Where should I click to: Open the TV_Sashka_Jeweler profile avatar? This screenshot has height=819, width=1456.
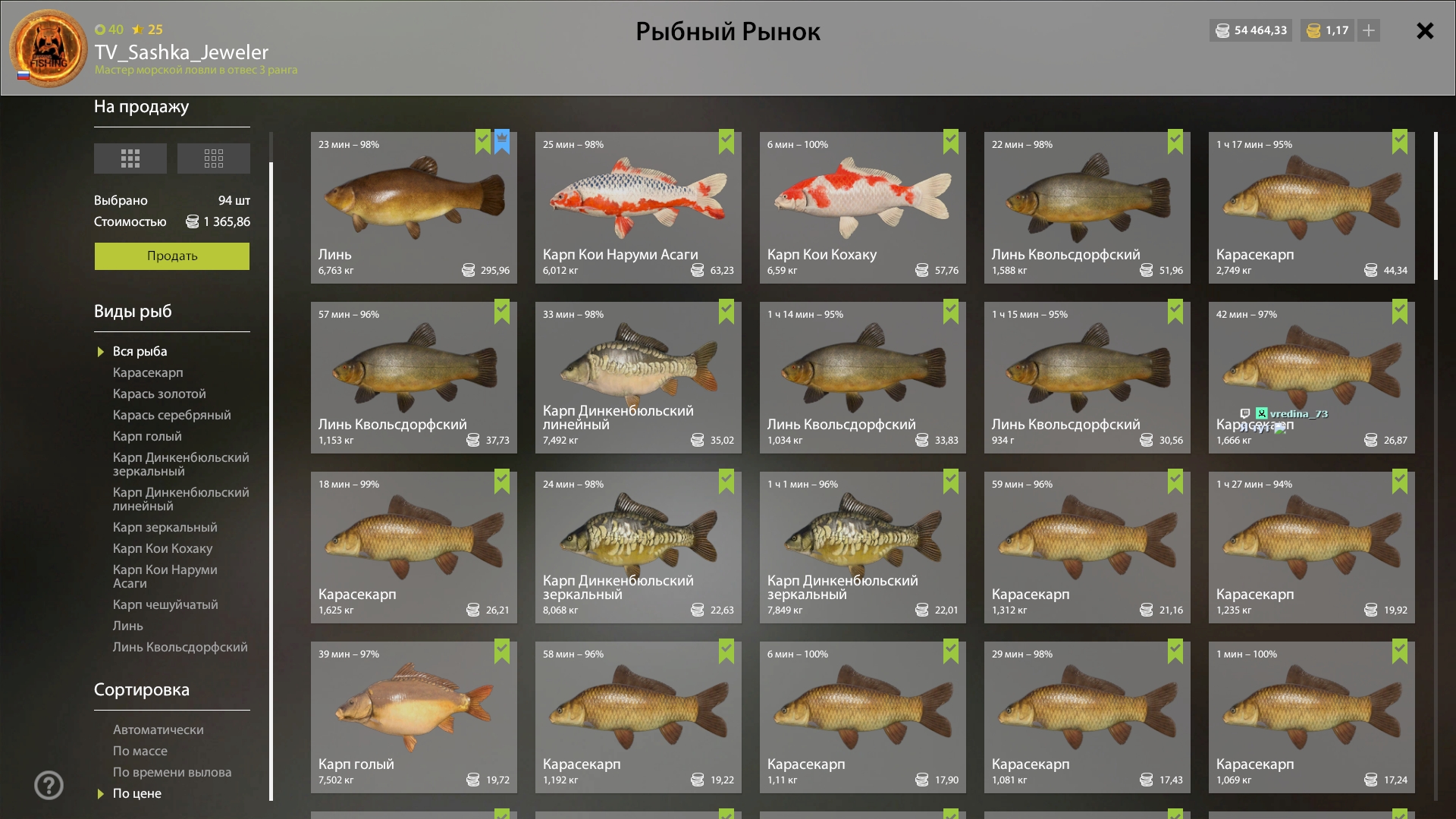pos(49,49)
